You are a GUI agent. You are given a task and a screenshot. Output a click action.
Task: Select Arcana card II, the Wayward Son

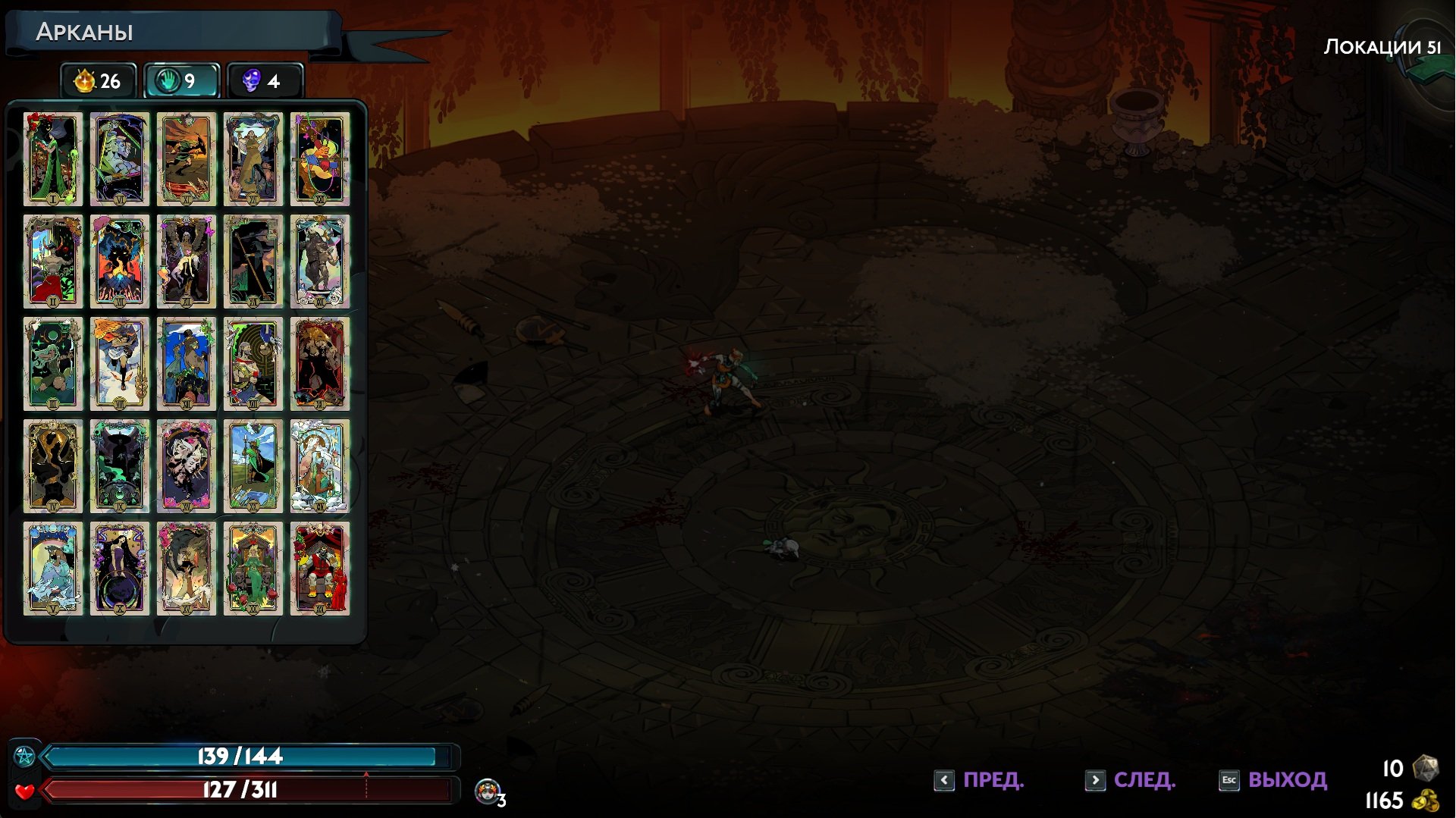(52, 262)
